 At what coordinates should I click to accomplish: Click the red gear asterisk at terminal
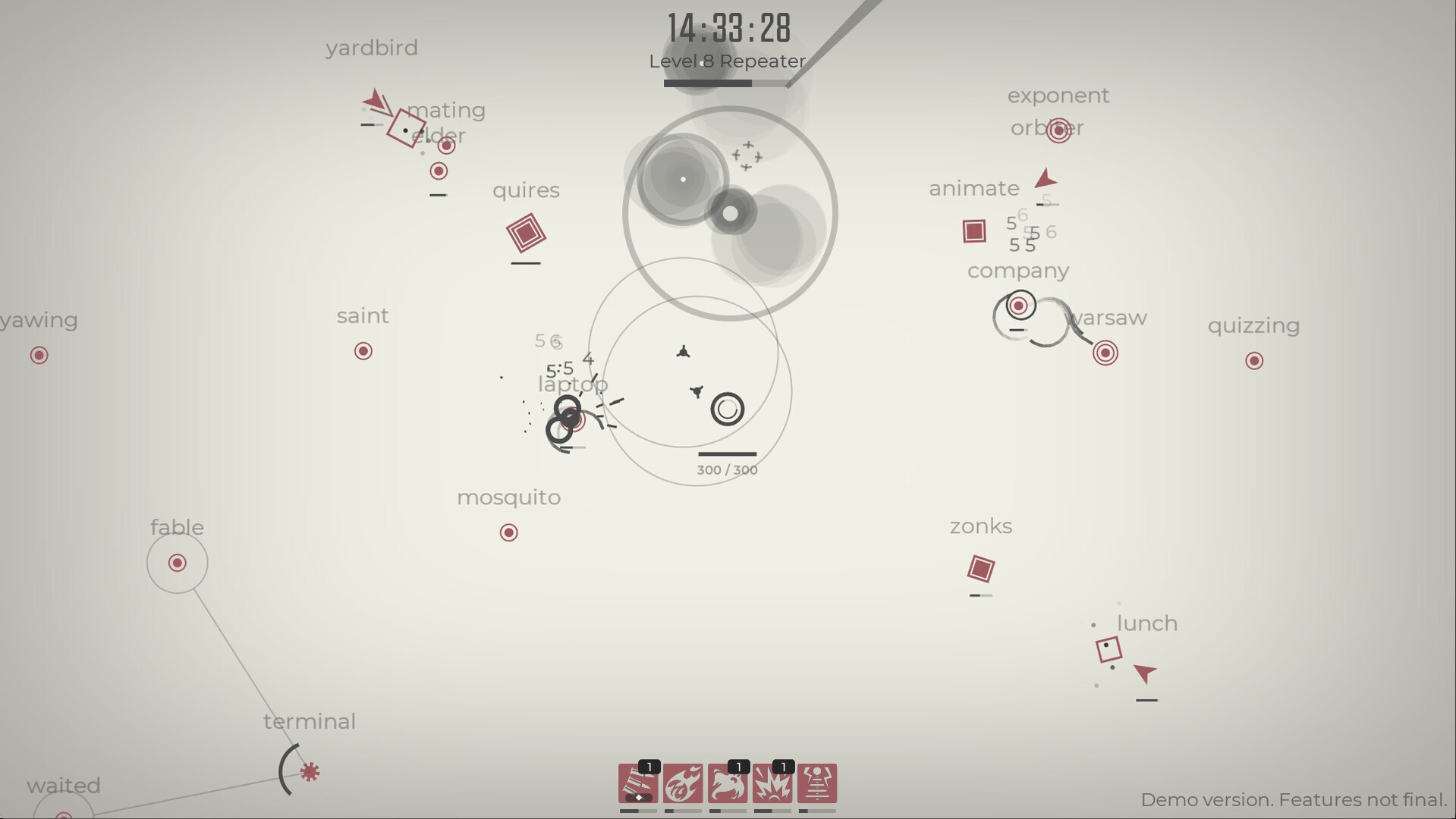(309, 772)
